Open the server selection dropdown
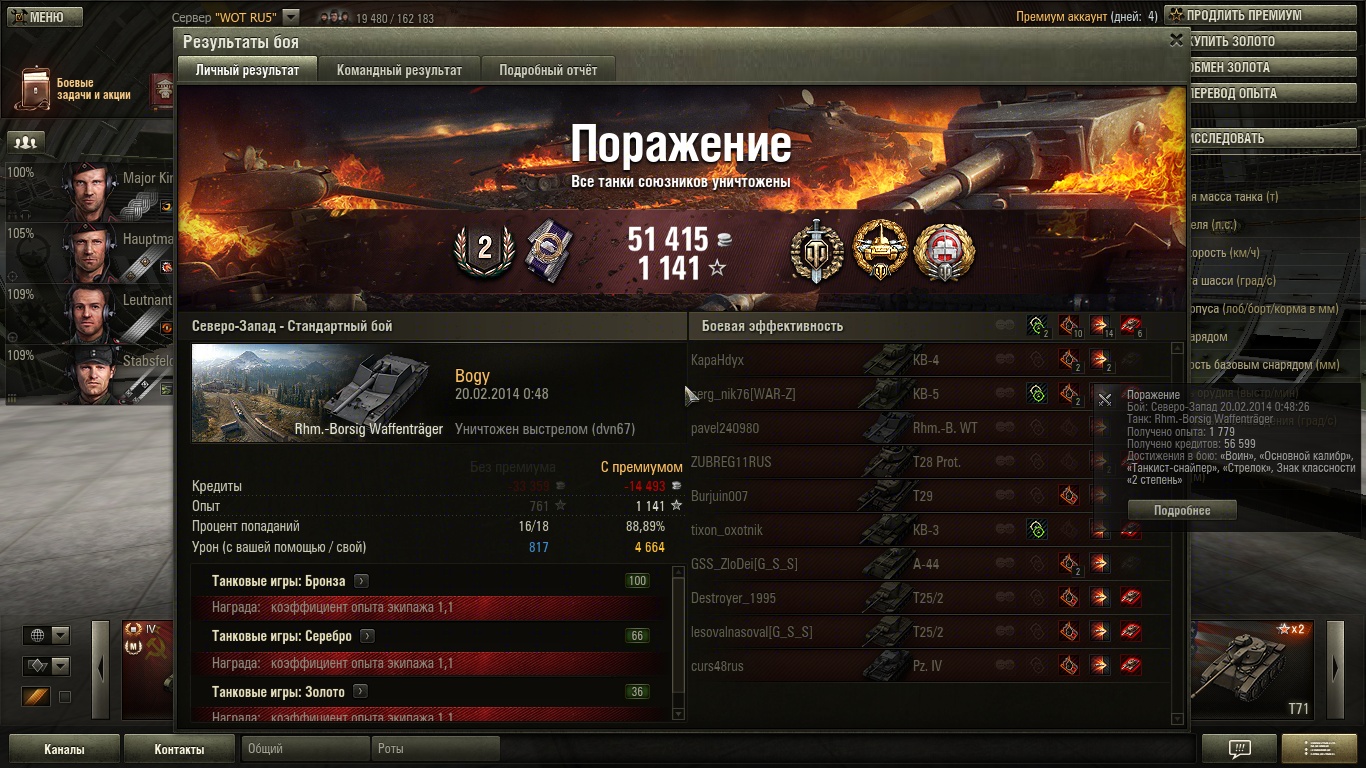 pos(290,17)
